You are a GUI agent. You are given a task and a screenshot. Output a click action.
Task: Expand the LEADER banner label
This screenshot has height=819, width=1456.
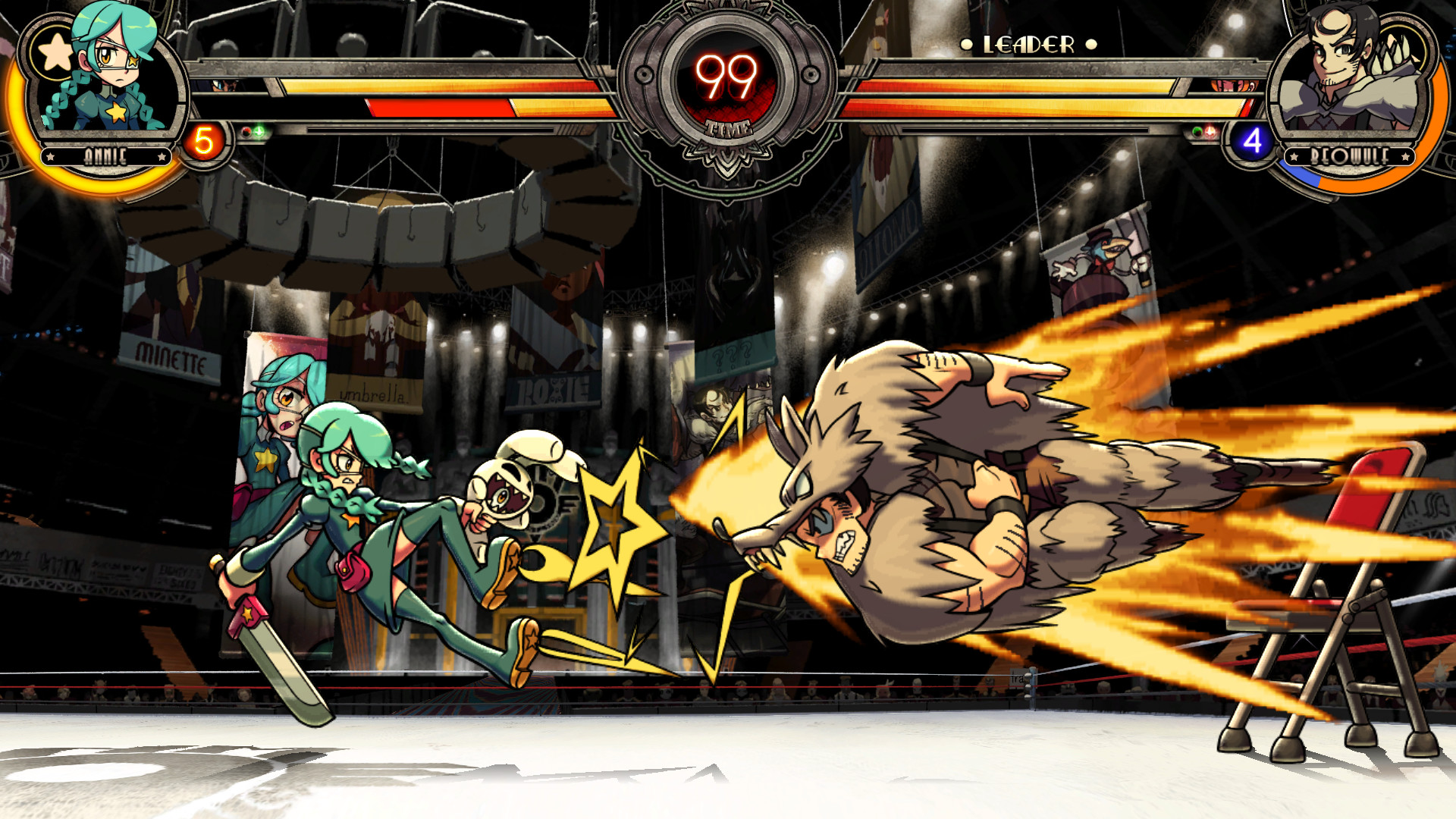(1028, 43)
